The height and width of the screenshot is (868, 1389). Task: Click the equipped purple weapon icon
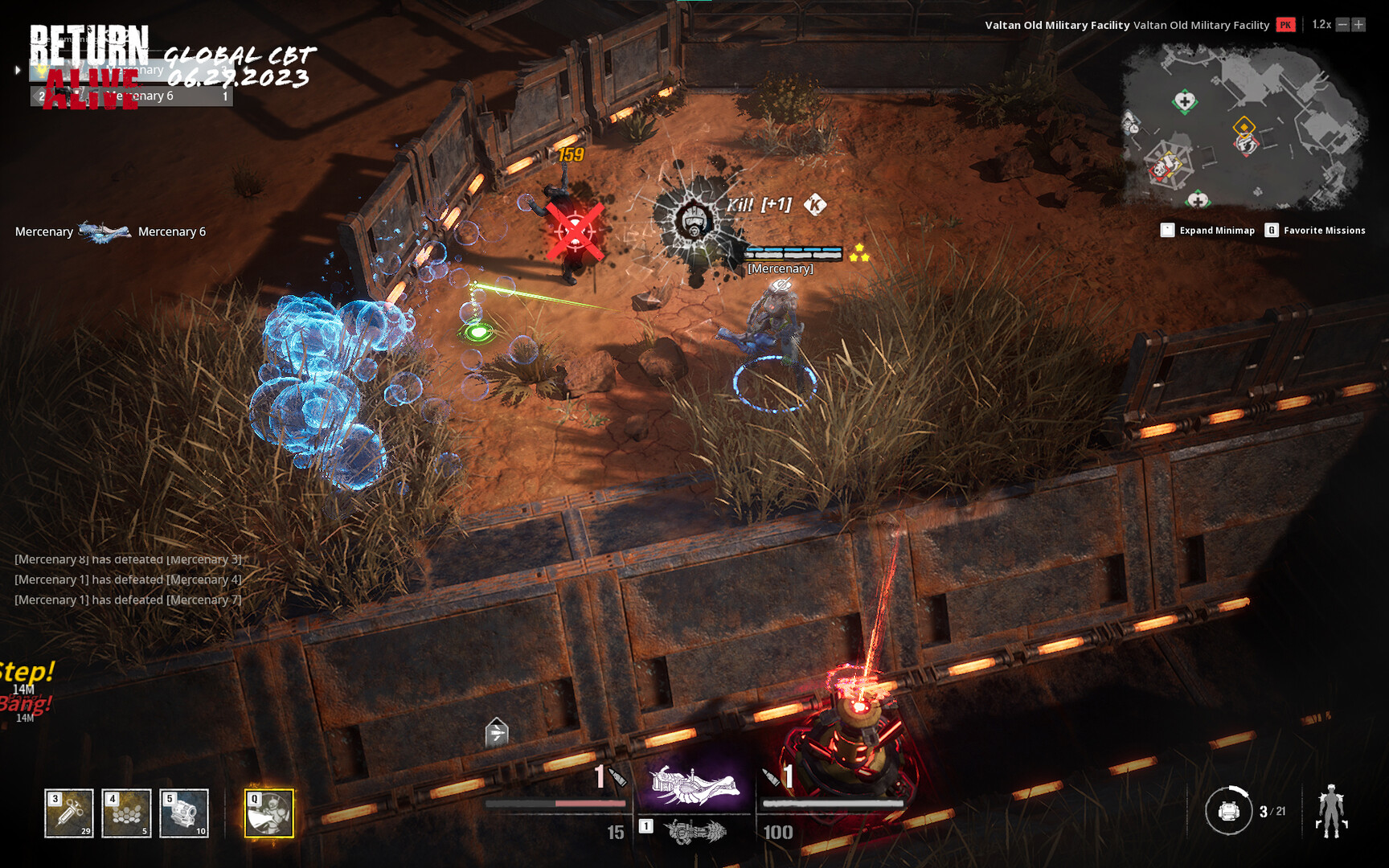[696, 787]
